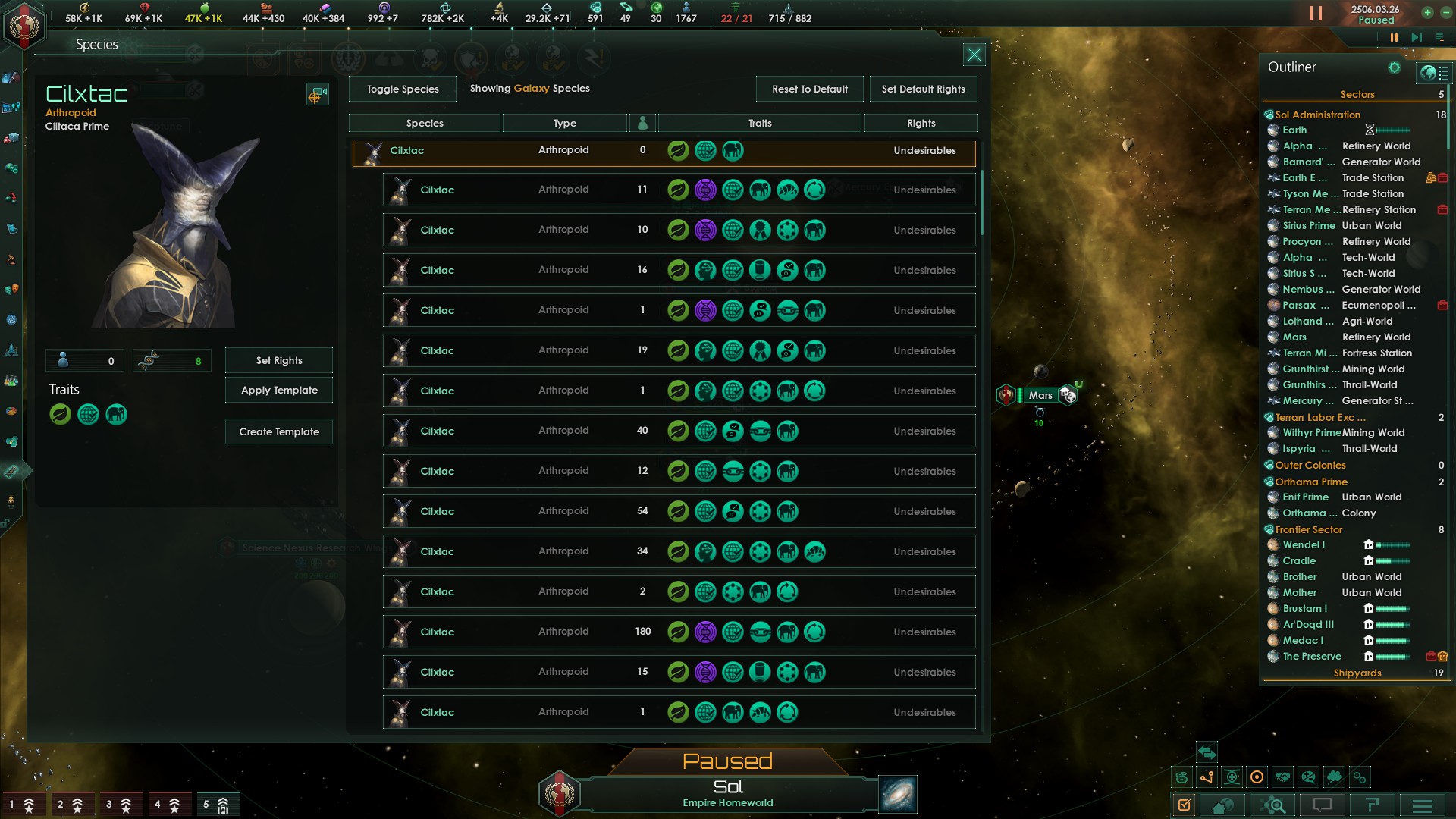Select the handshake diplomacy map mode icon
Viewport: 1456px width, 819px height.
pyautogui.click(x=1283, y=777)
